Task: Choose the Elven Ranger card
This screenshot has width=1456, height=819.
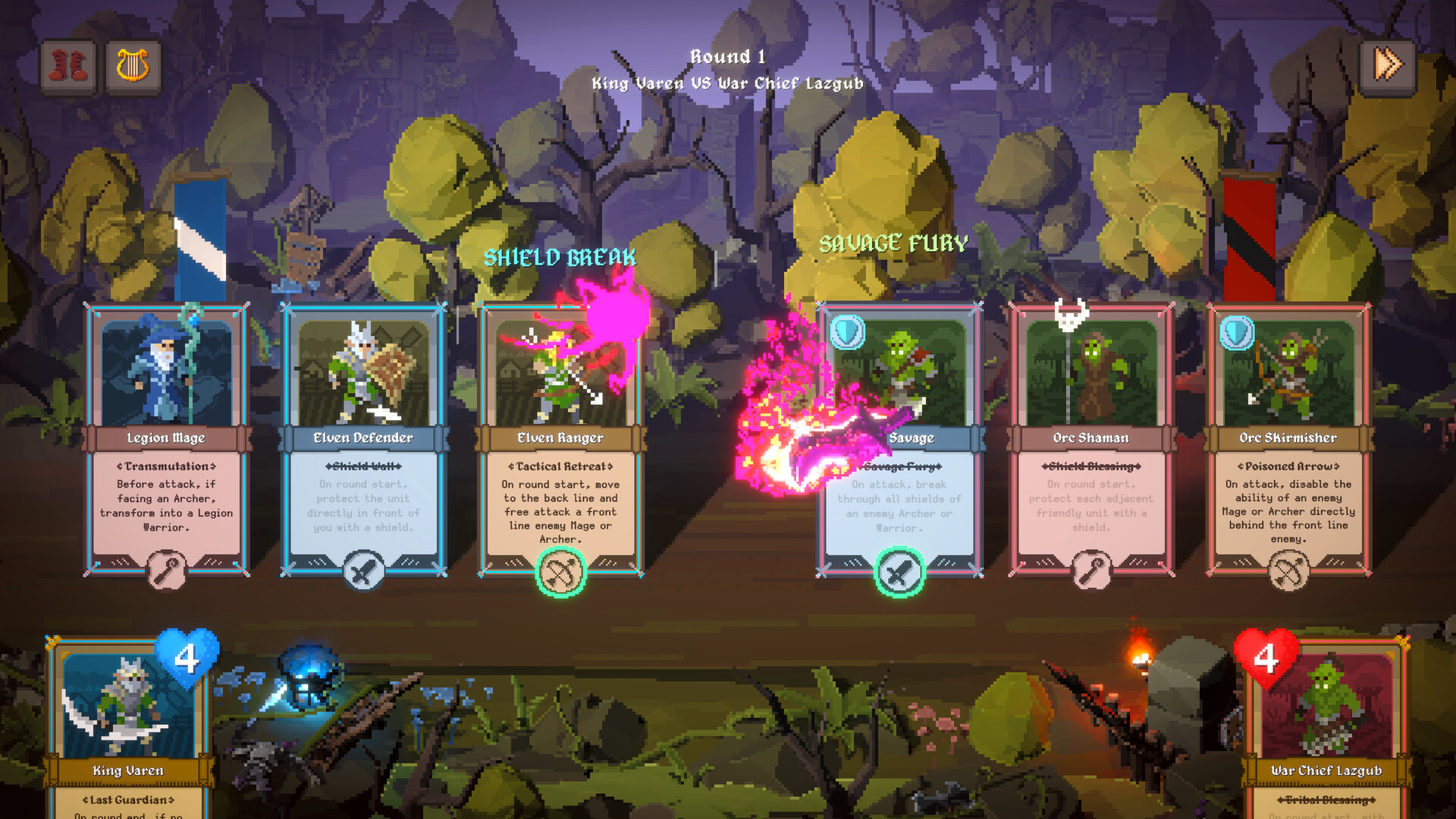Action: (560, 440)
